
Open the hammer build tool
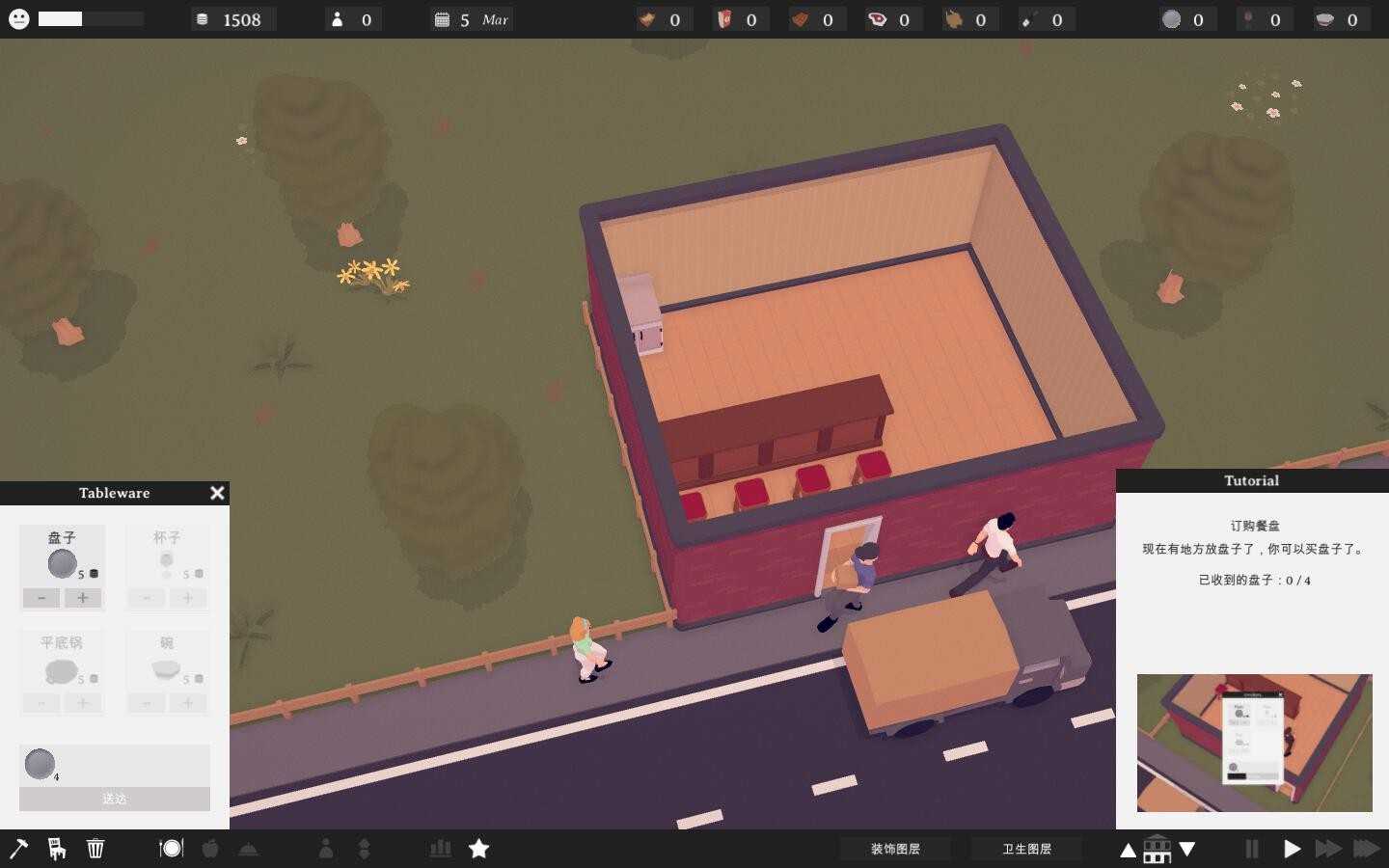click(x=18, y=849)
